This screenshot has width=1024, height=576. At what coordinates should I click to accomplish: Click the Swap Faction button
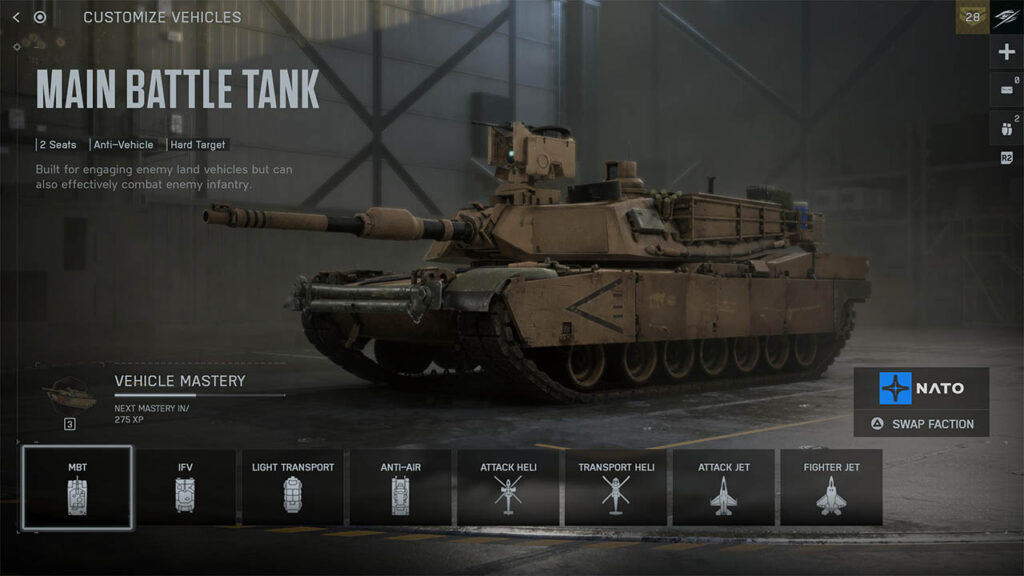[x=921, y=424]
